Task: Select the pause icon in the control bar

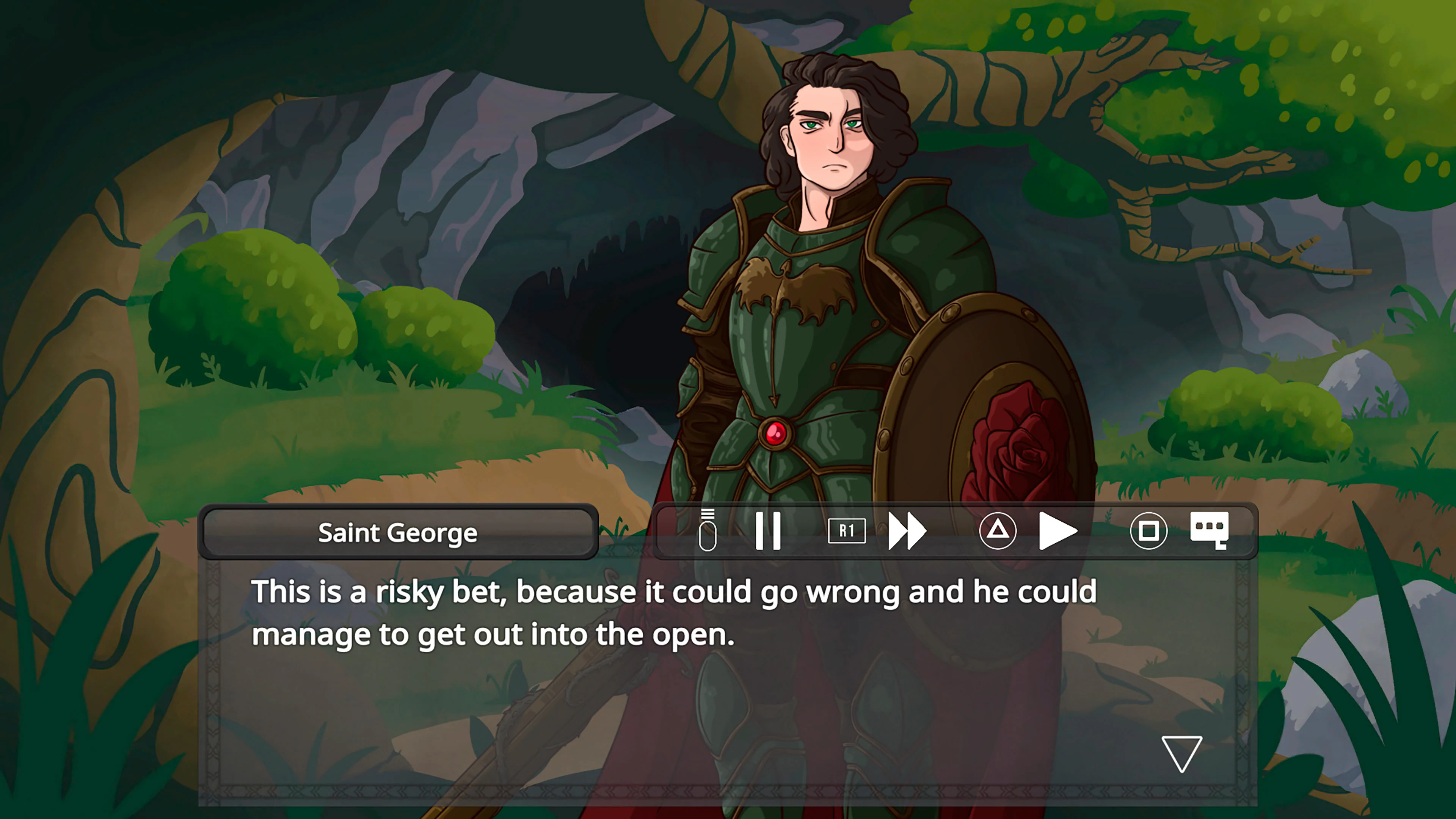Action: [x=769, y=530]
